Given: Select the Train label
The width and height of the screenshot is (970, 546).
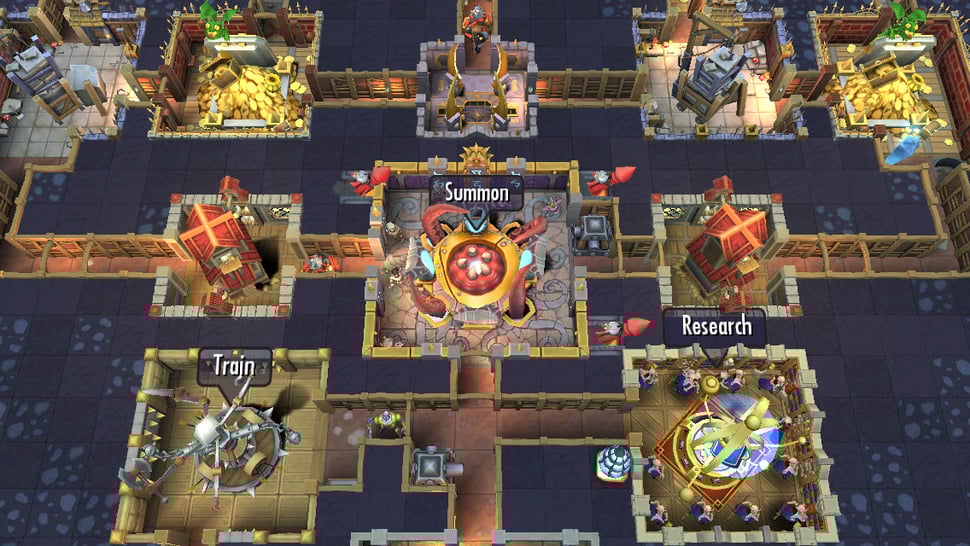Looking at the screenshot, I should click(x=235, y=367).
